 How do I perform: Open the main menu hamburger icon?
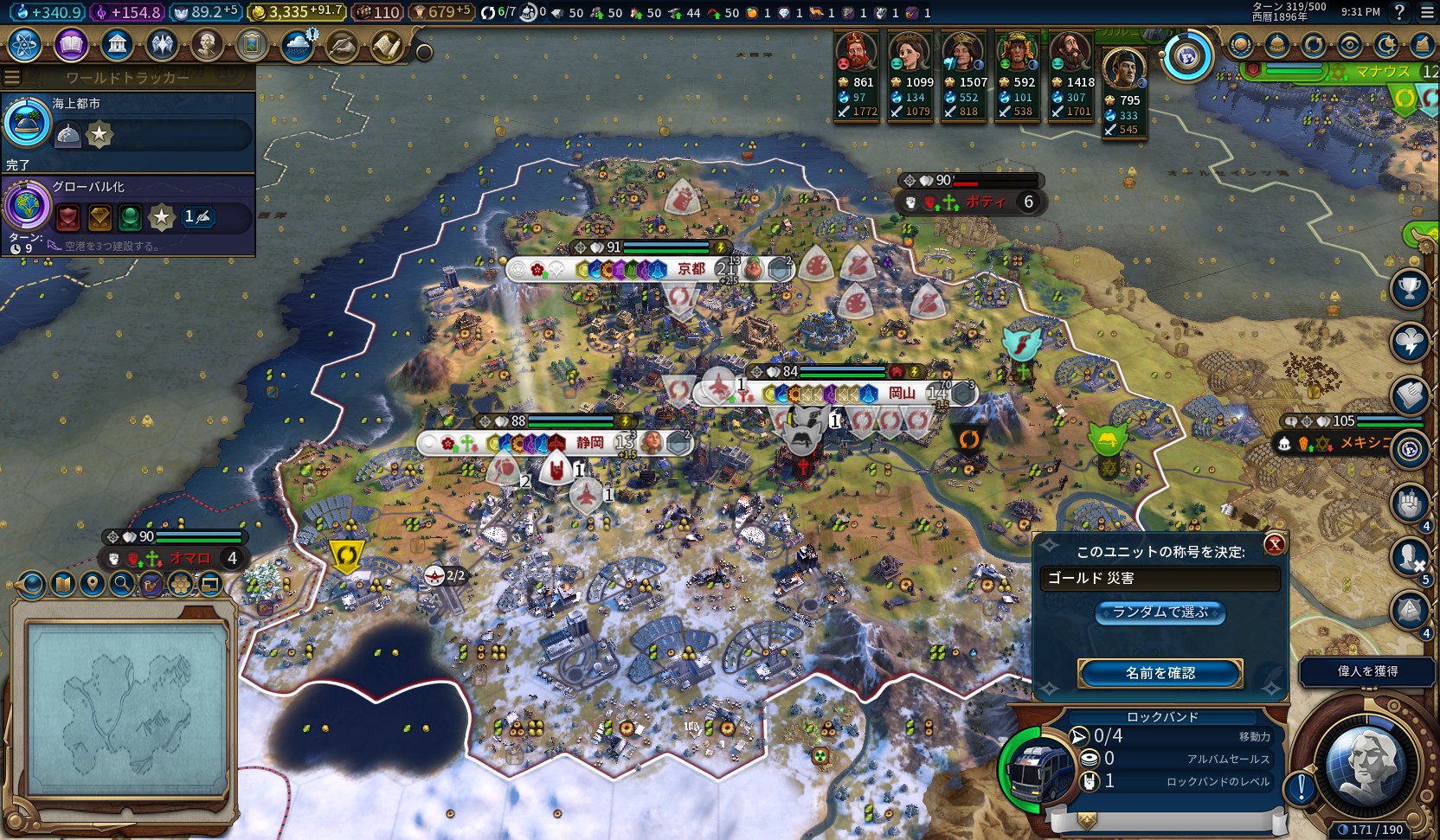(1428, 12)
